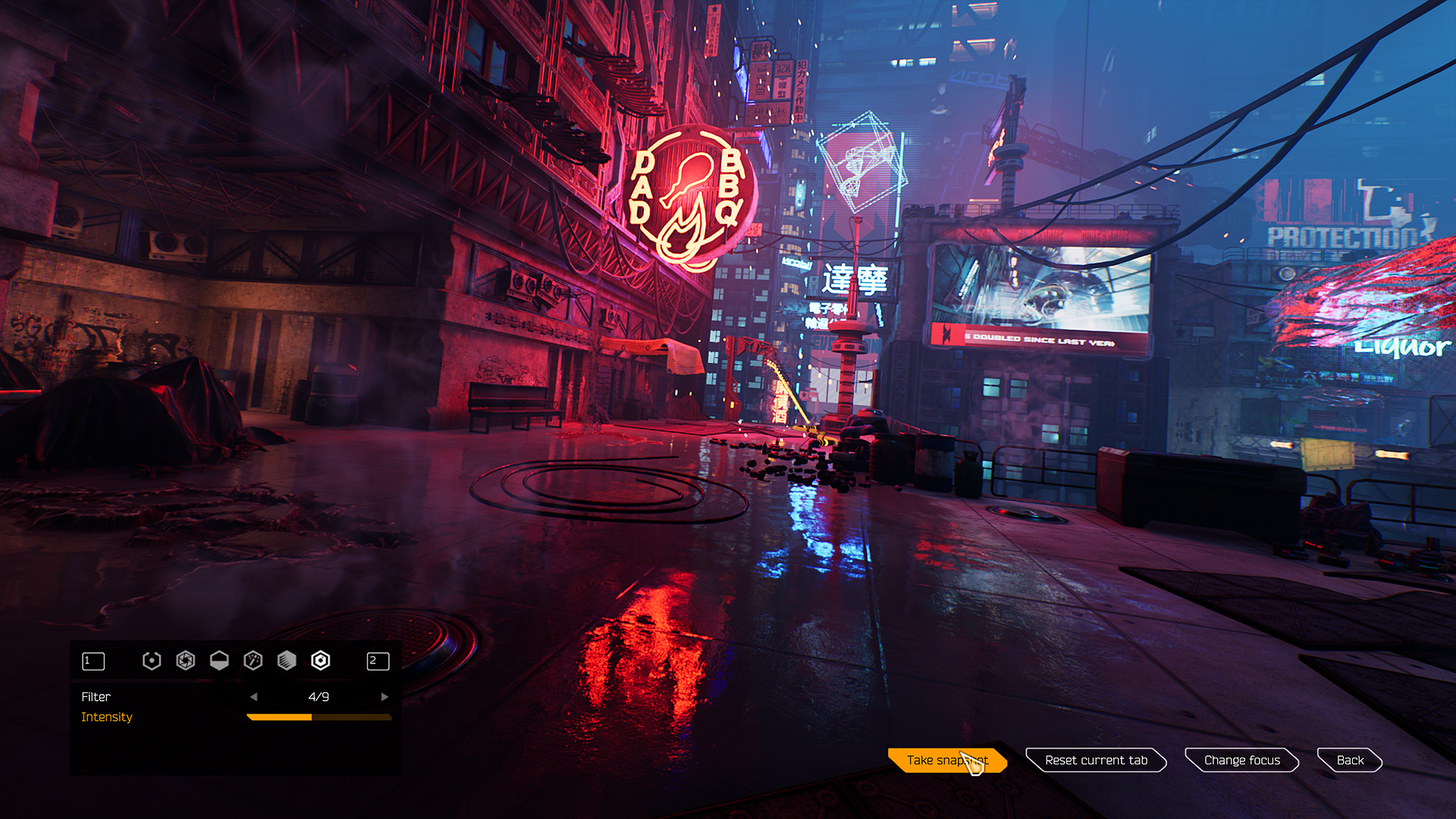Open the camera position tab icon

coord(152,661)
